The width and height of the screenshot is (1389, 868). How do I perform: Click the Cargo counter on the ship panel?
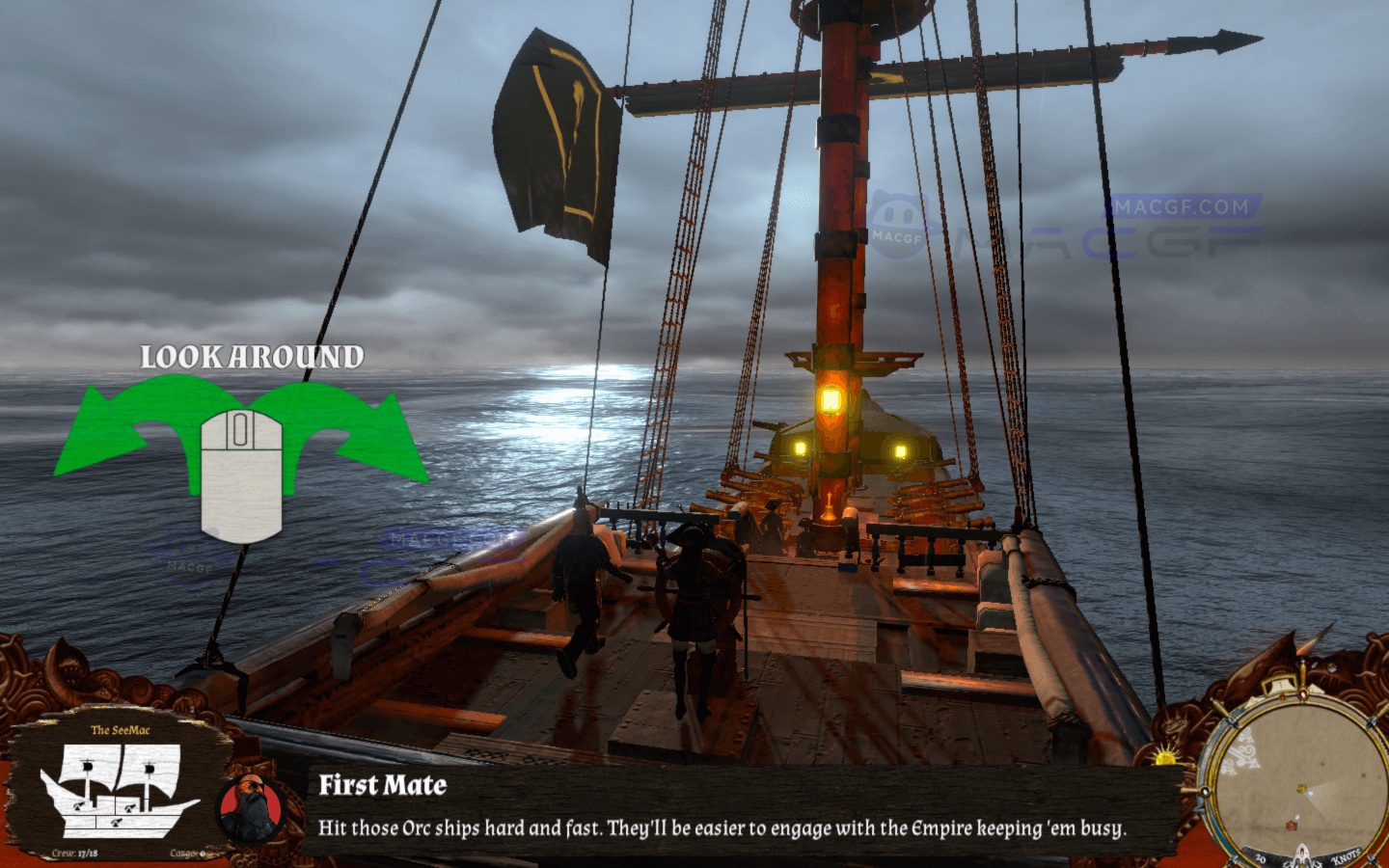[x=188, y=854]
